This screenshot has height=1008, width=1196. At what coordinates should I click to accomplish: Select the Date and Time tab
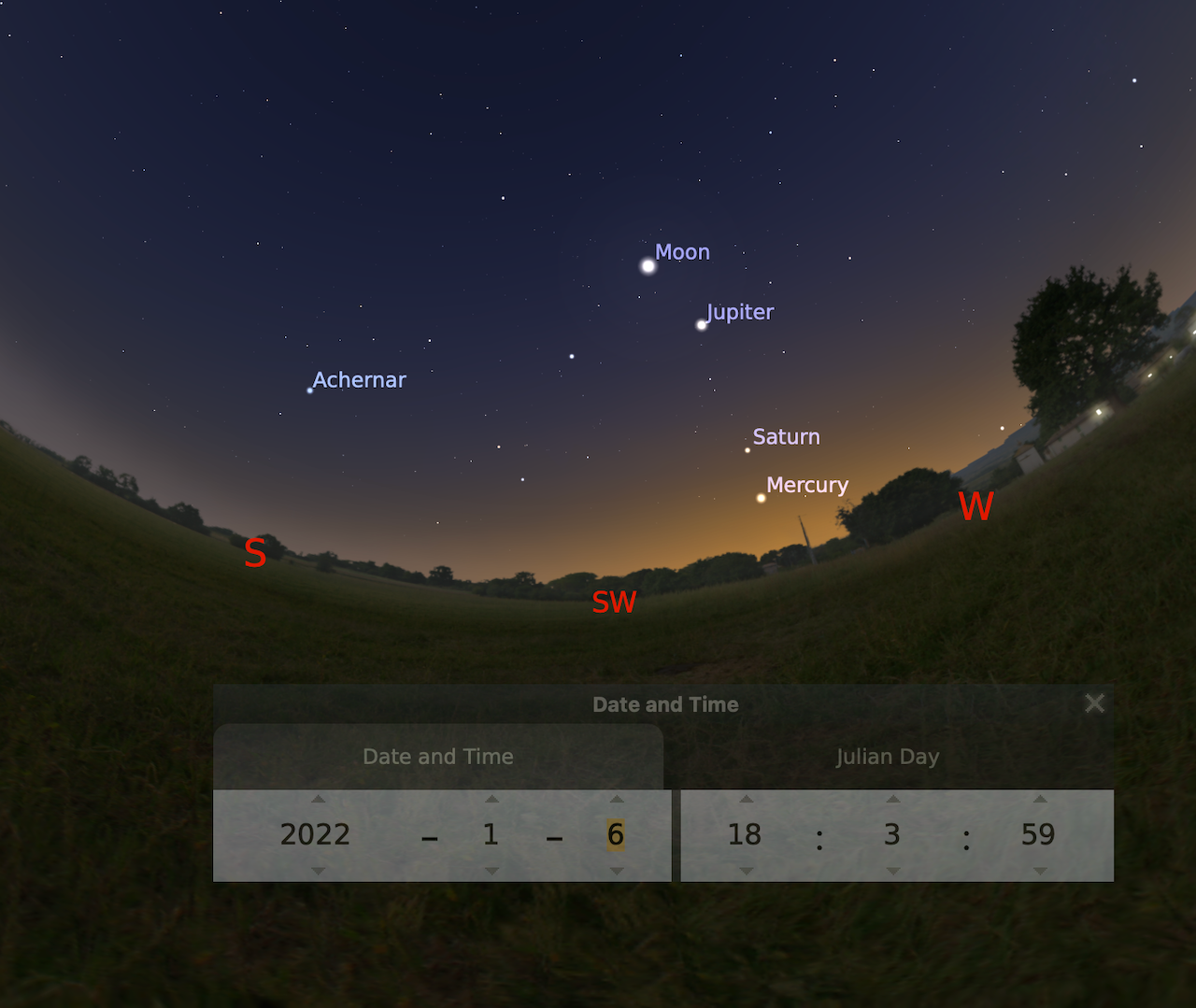(438, 757)
